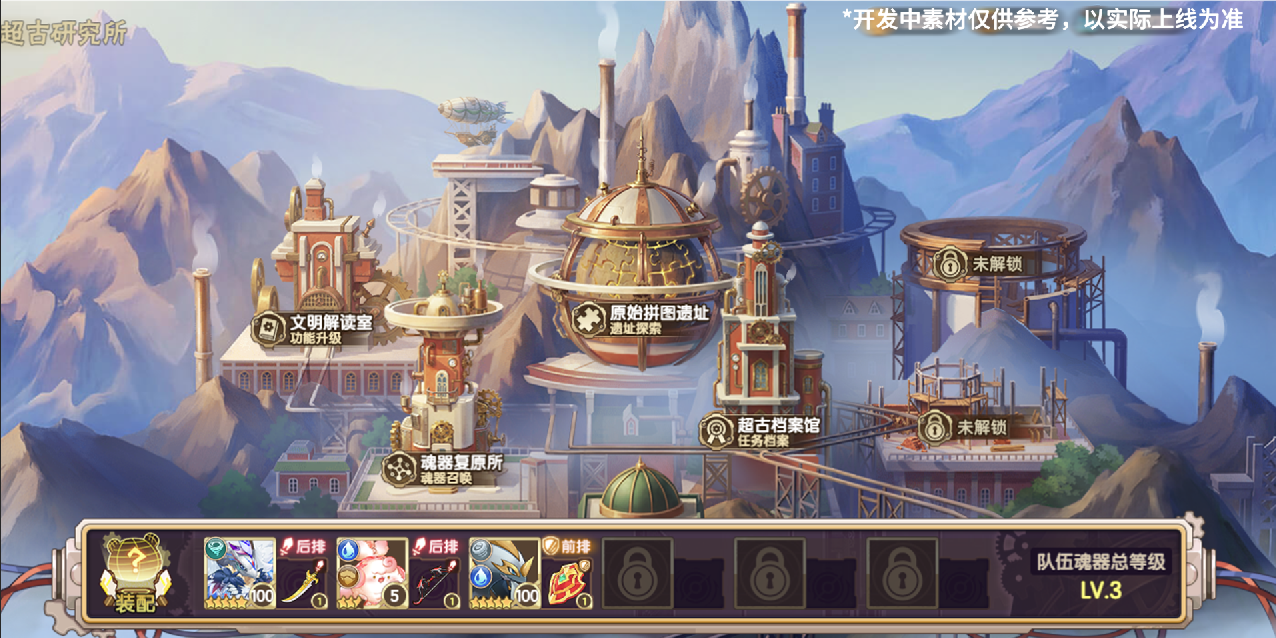
Task: Choose the armored knight hero portrait
Action: pos(504,573)
